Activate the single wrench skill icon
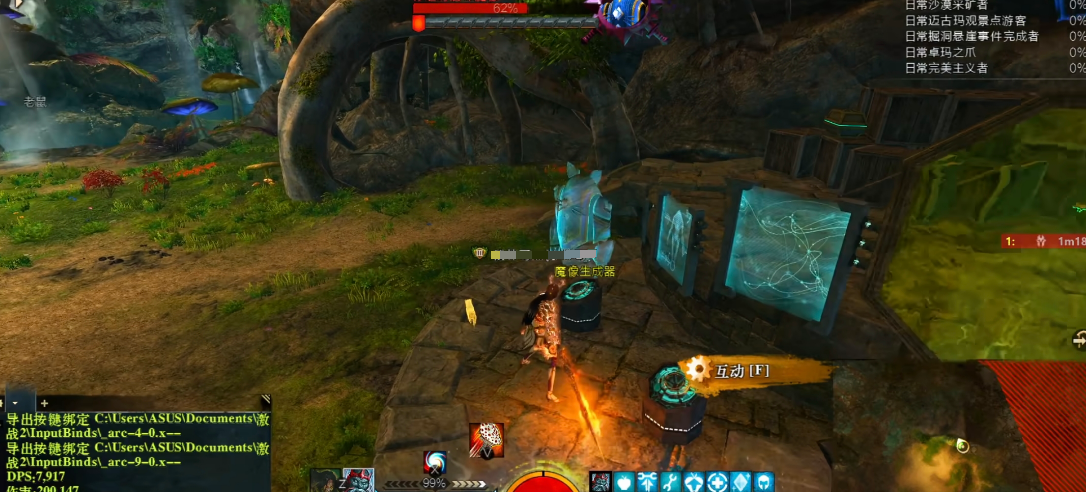The height and width of the screenshot is (492, 1086). point(671,482)
